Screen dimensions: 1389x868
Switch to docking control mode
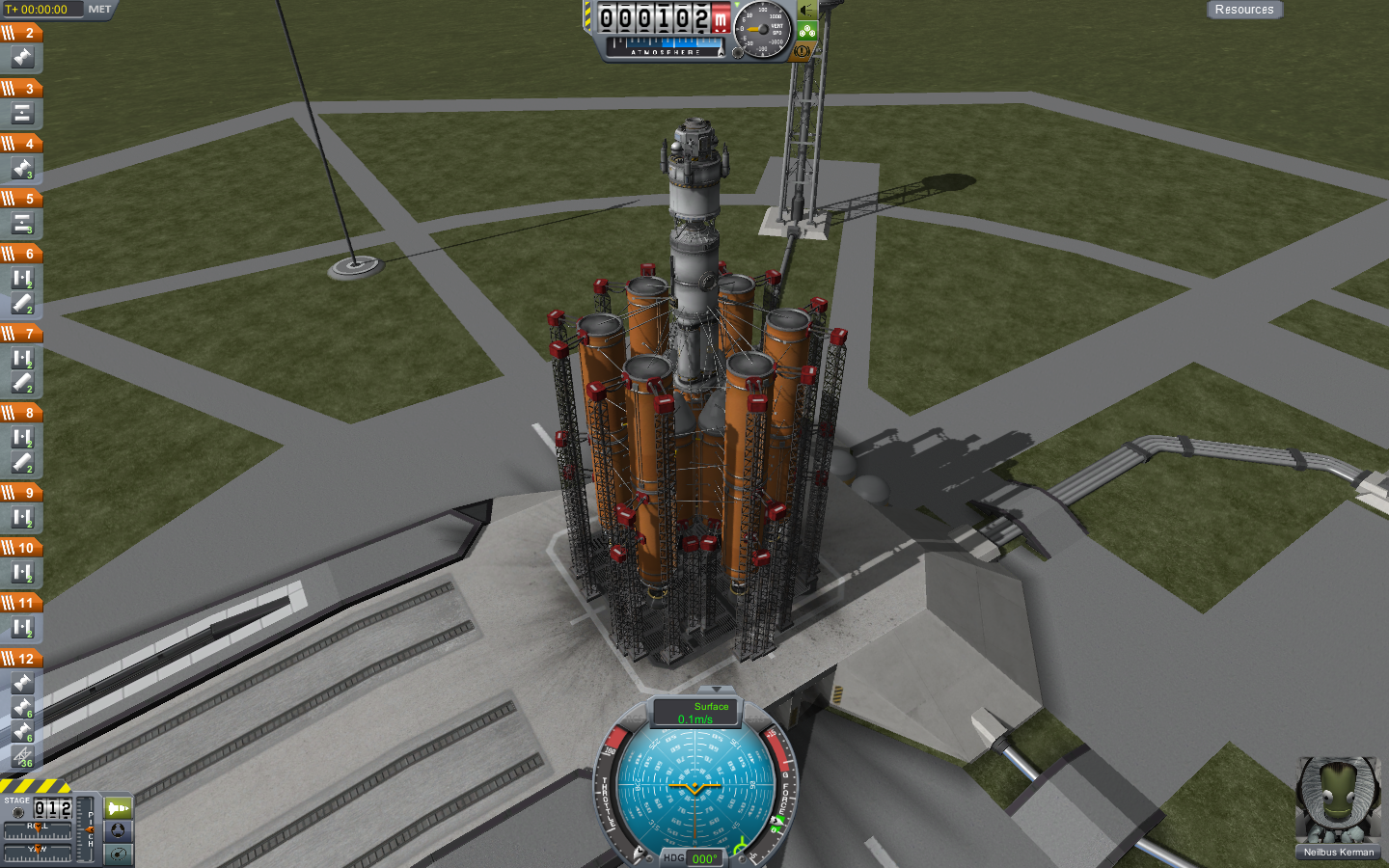point(118,830)
